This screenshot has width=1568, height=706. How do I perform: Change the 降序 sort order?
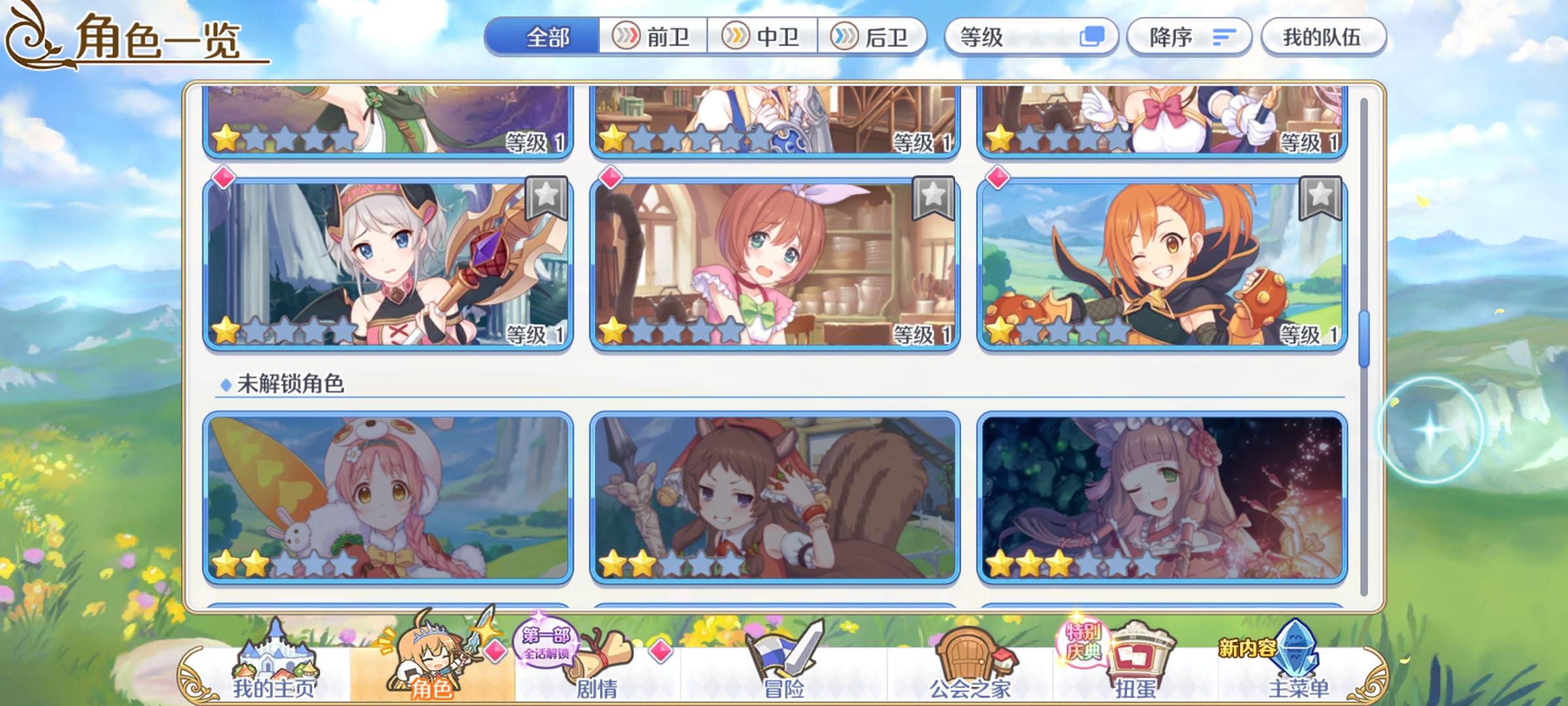point(1189,37)
